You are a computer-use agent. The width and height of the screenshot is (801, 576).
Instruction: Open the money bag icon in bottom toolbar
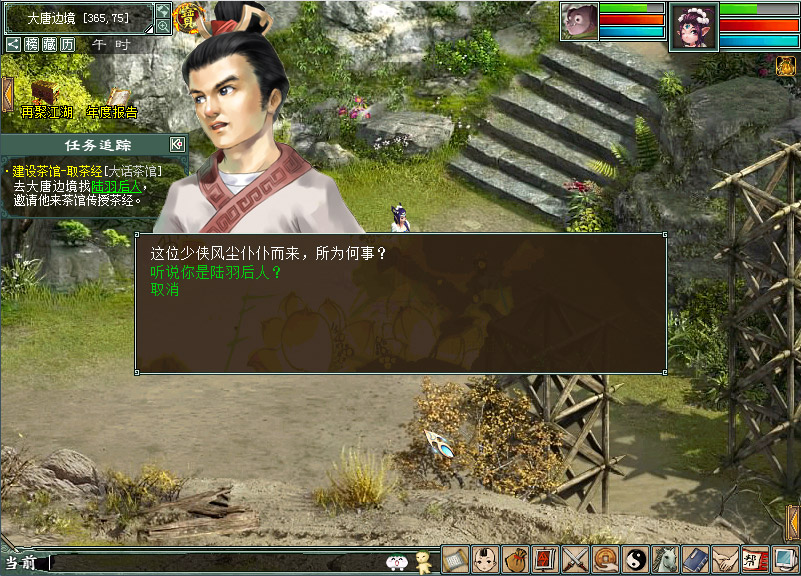click(x=515, y=559)
